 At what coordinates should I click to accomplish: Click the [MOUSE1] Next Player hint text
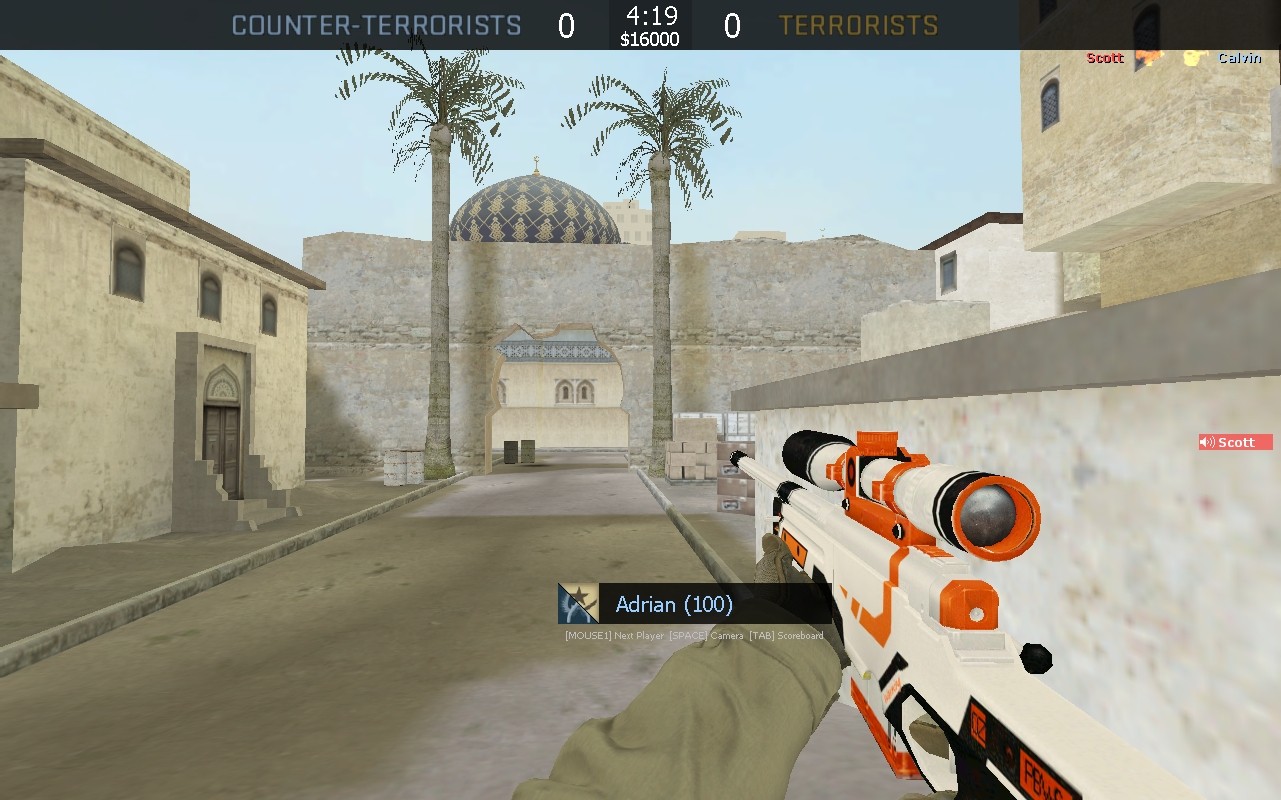(612, 634)
